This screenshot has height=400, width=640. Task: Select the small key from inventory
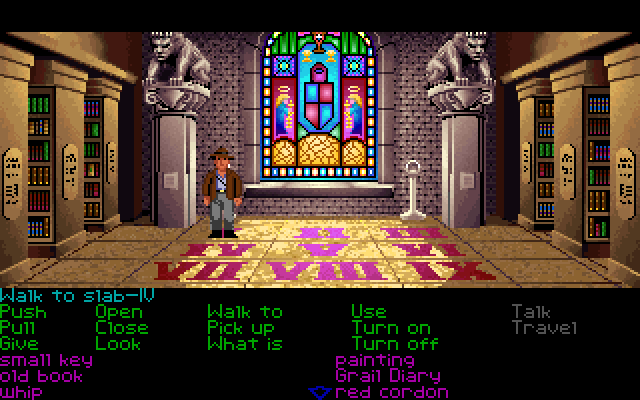(46, 360)
